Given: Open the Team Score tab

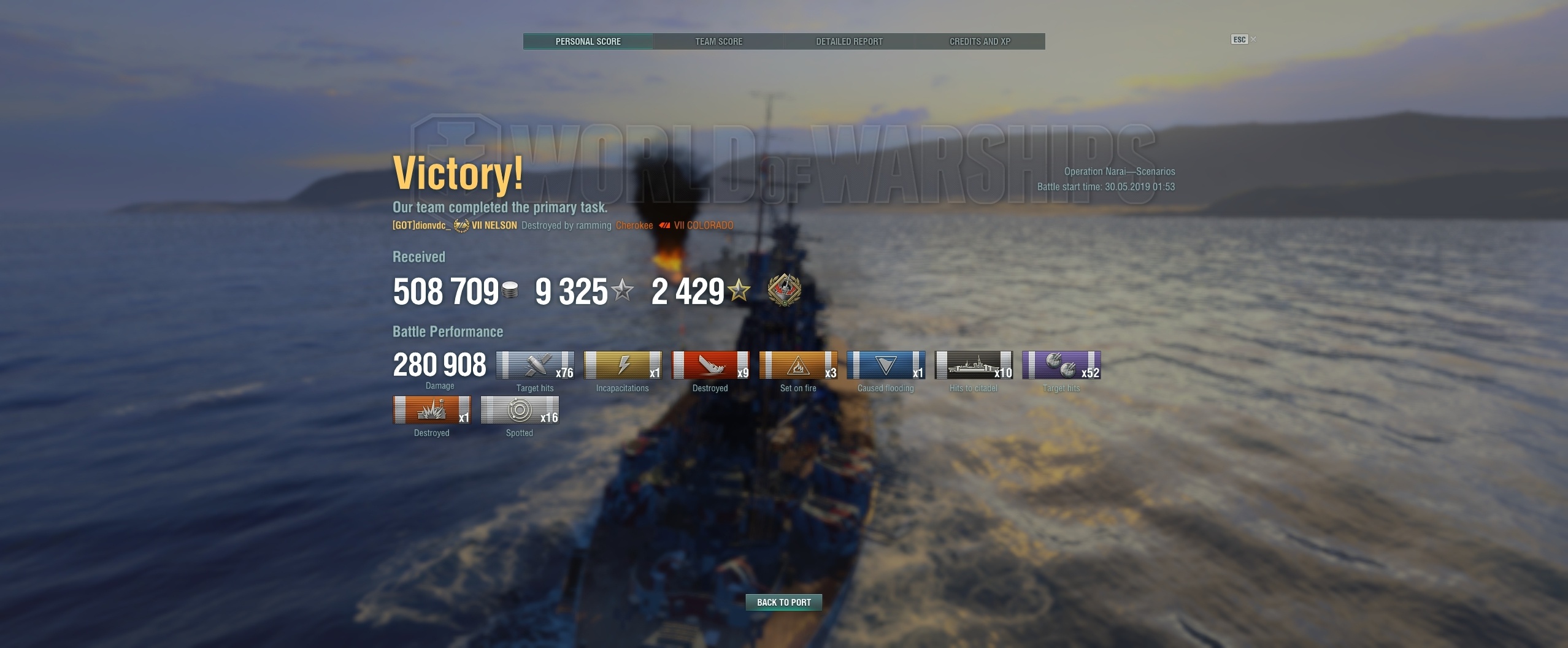Looking at the screenshot, I should [718, 42].
